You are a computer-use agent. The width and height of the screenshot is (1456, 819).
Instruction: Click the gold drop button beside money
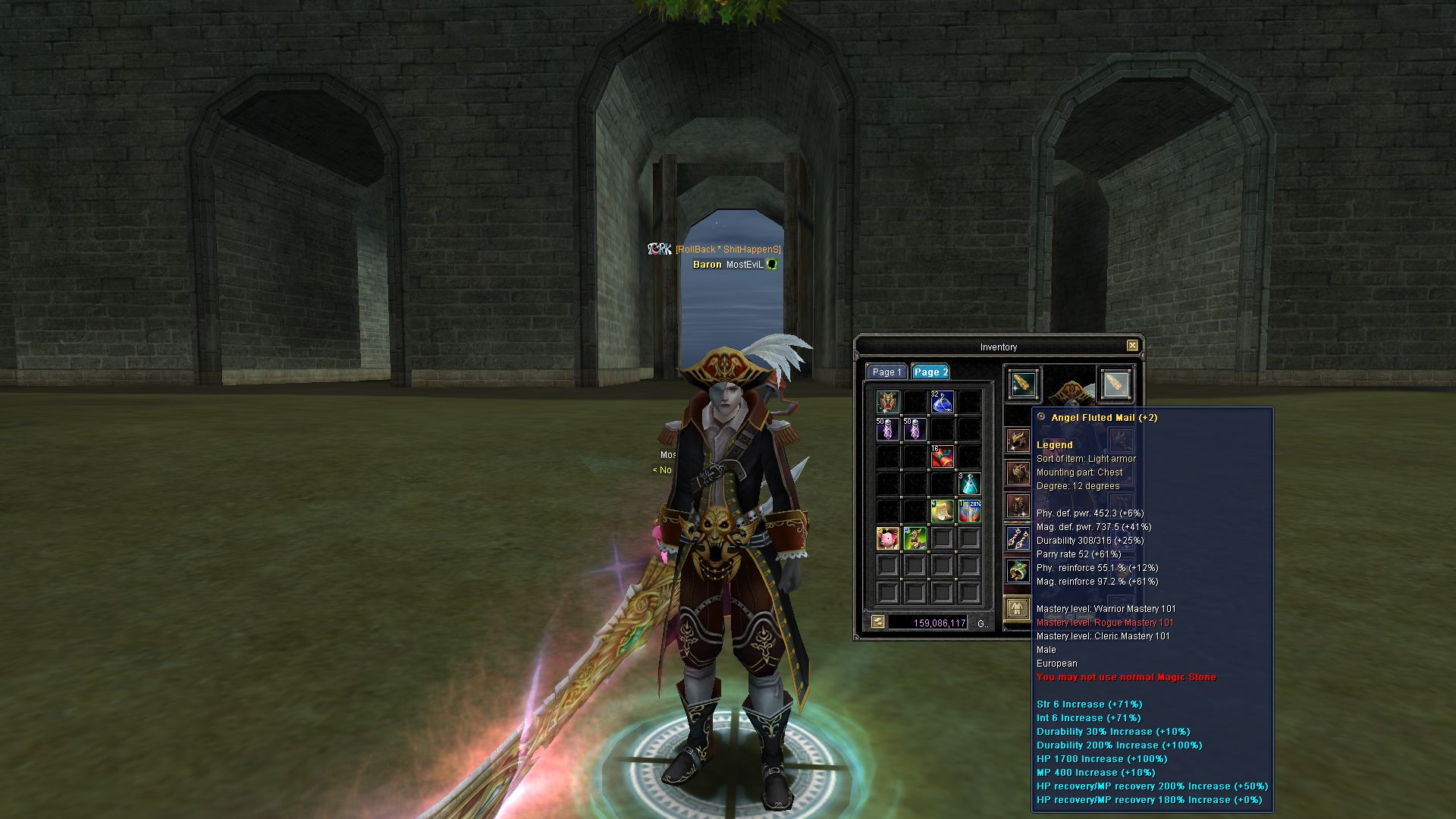[877, 623]
